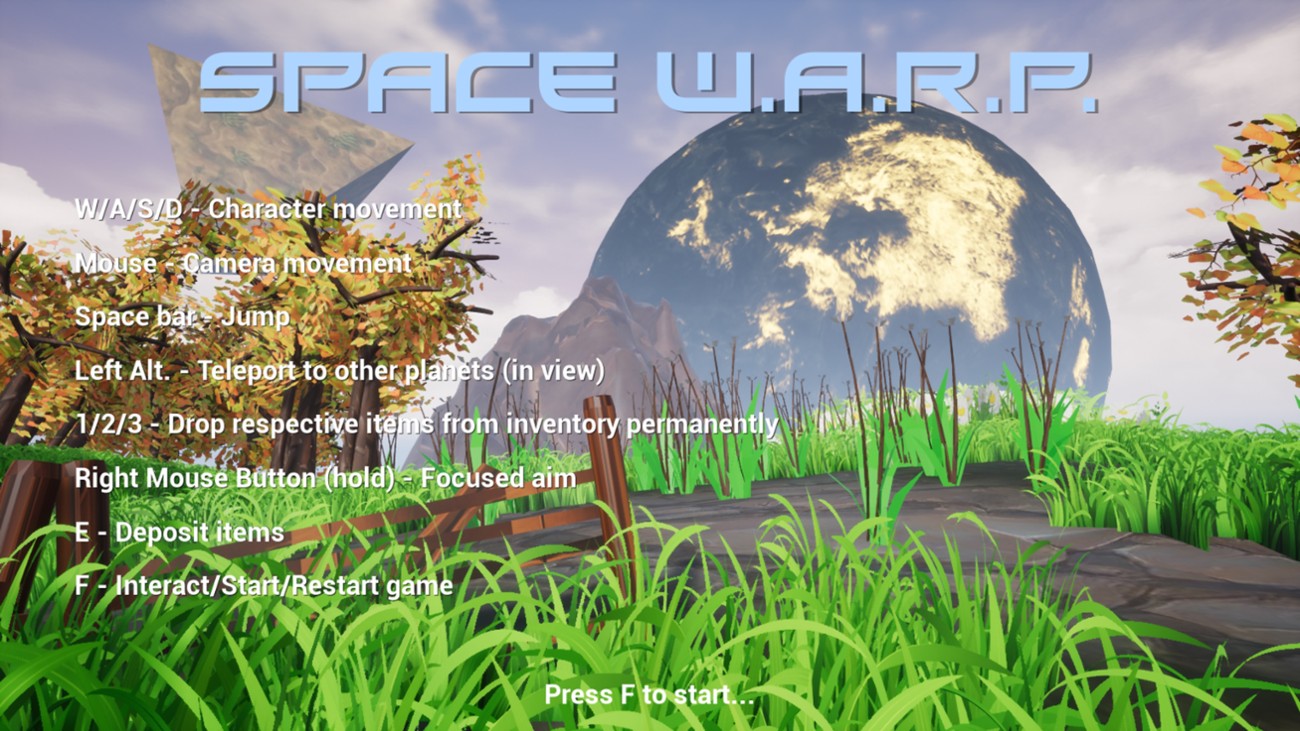This screenshot has height=731, width=1300.
Task: Select the F Interact/Start/Restart game line
Action: click(265, 587)
